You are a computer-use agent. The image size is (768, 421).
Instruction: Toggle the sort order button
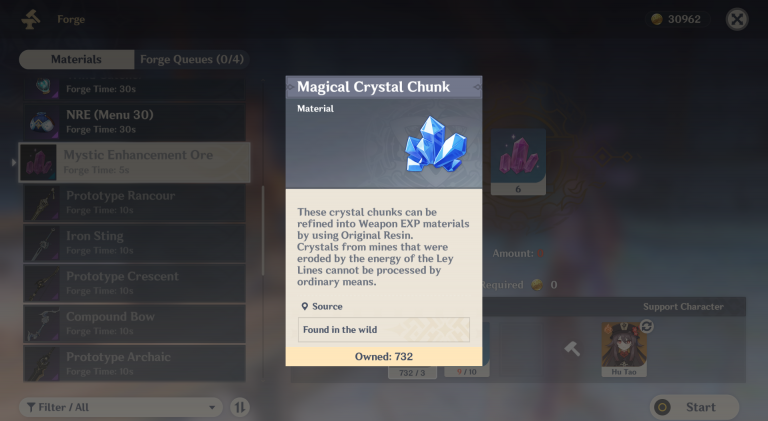point(240,407)
